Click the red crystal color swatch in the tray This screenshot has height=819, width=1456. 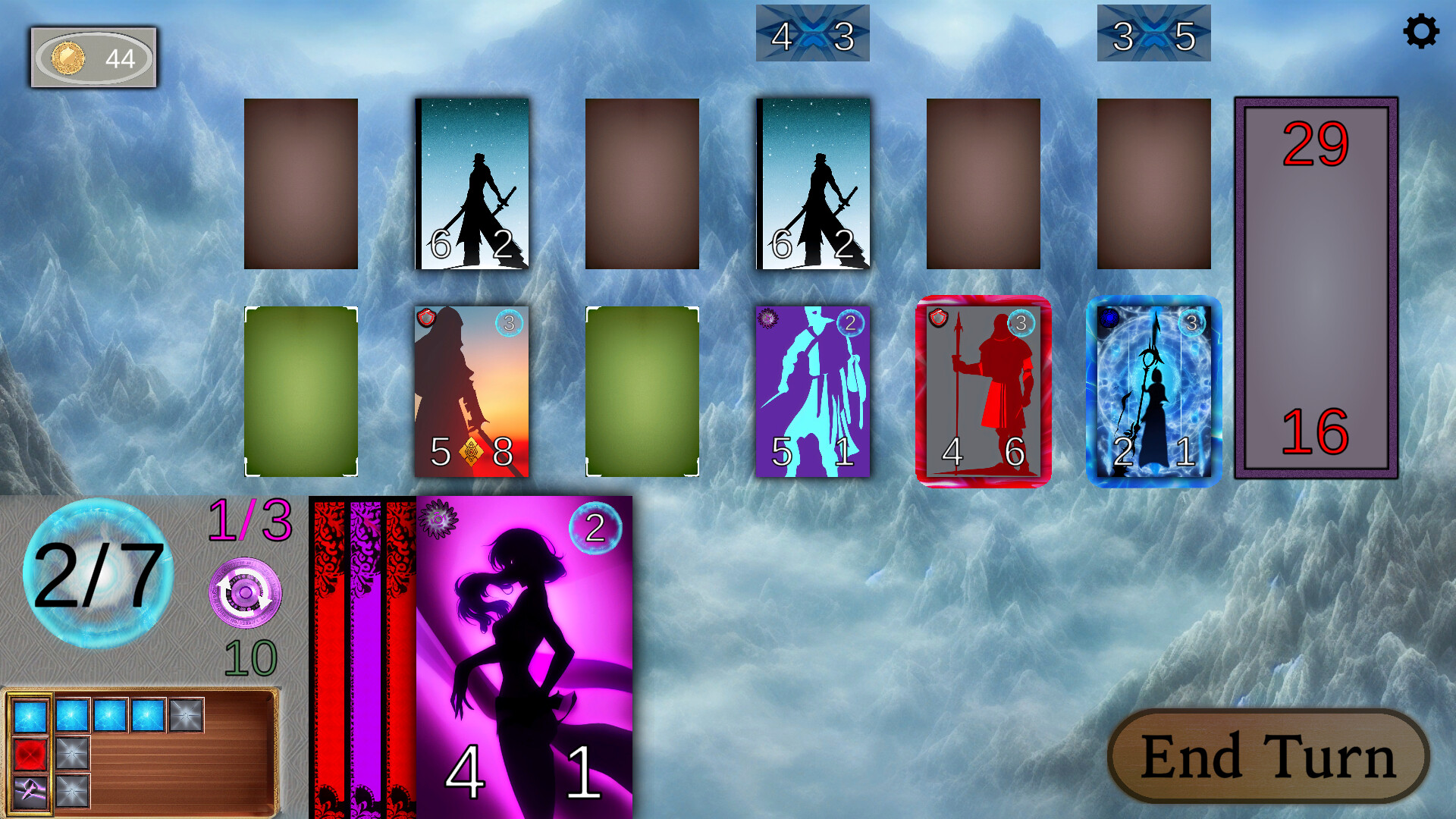pyautogui.click(x=30, y=755)
